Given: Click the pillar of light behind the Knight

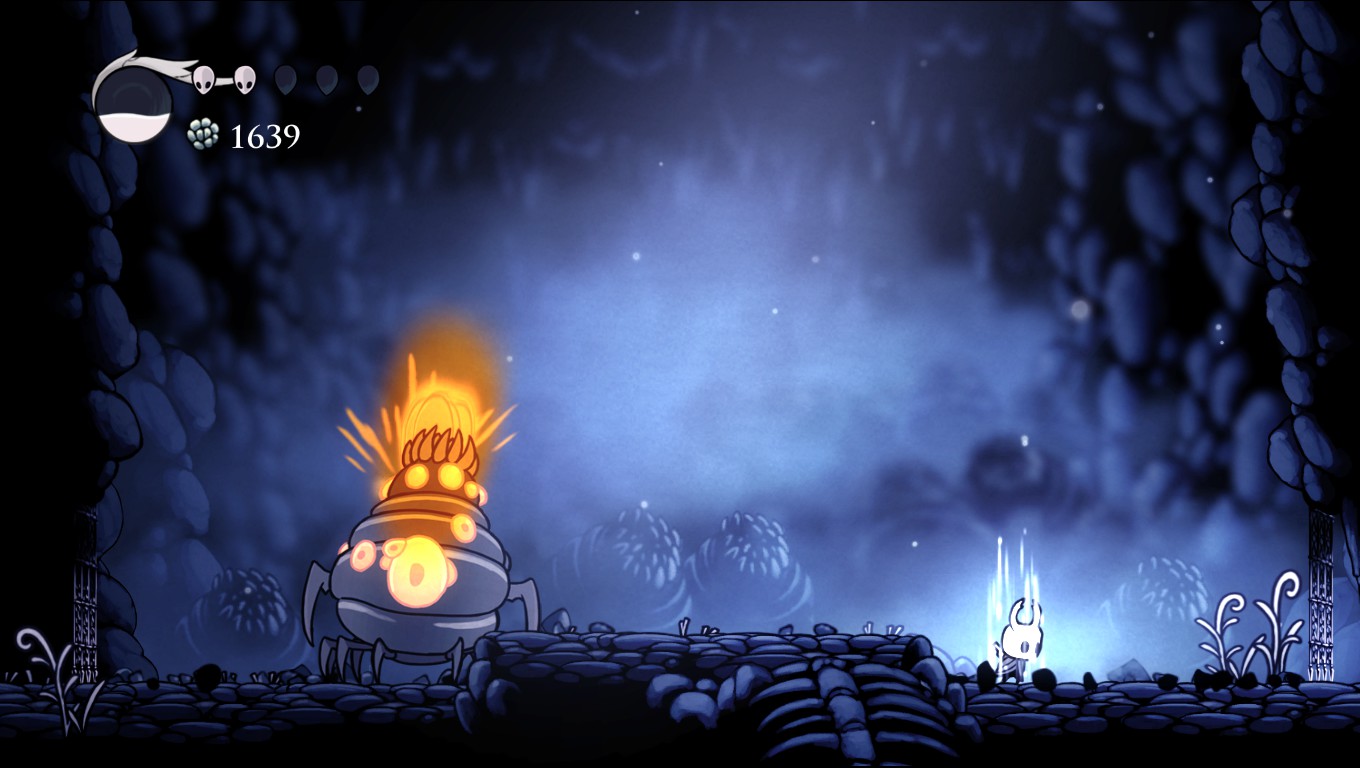Looking at the screenshot, I should (x=1013, y=560).
